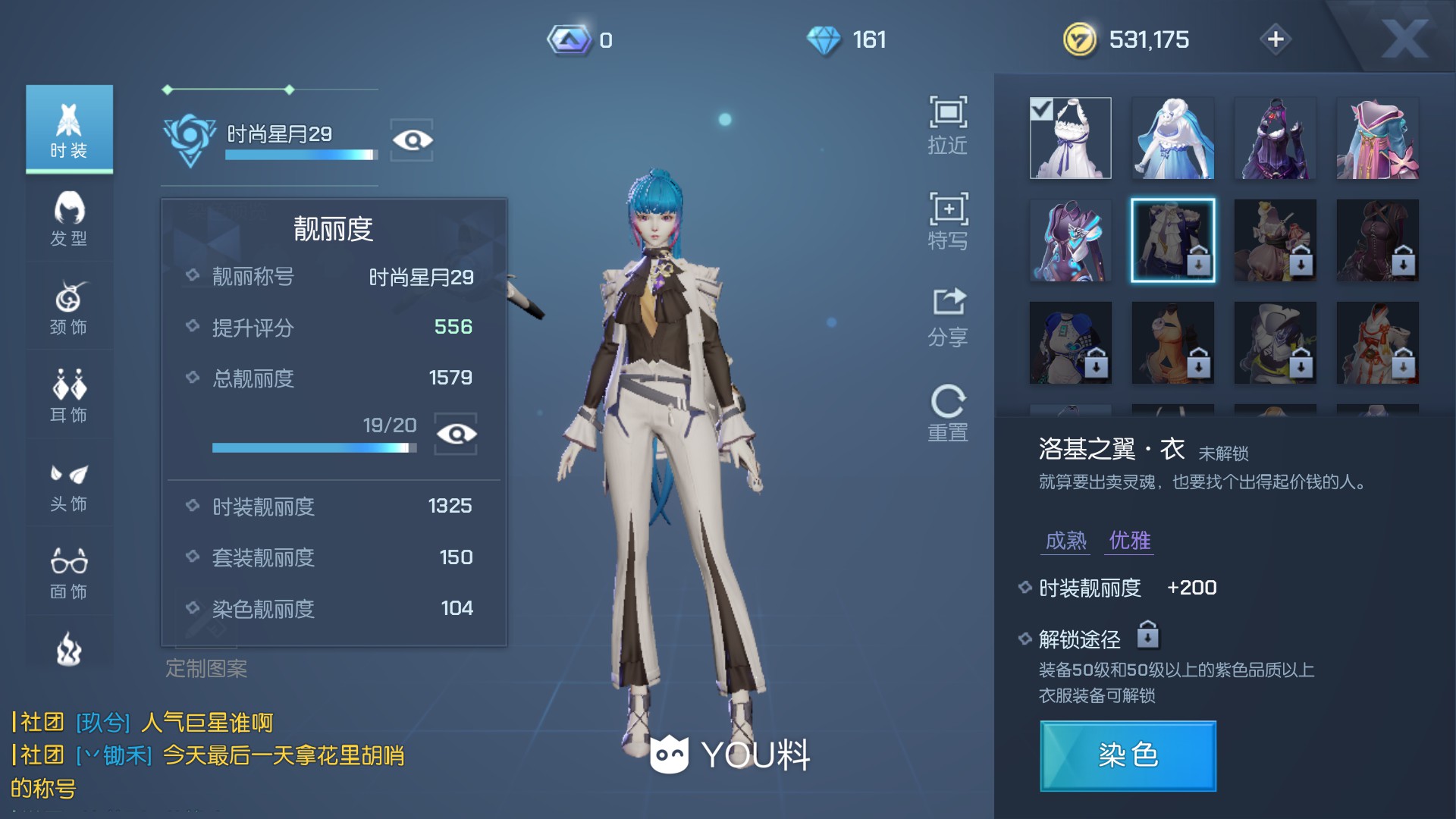The image size is (1456, 819).
Task: Select the 颈饰 necklace category
Action: (69, 307)
